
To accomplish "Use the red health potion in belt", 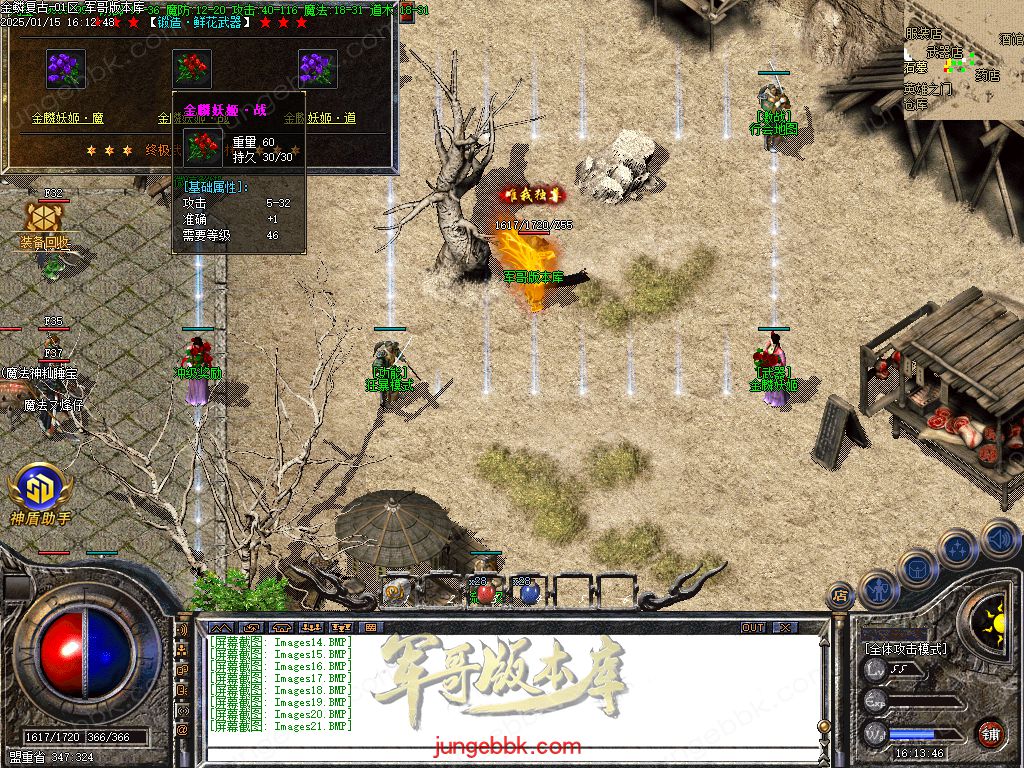I will coord(486,593).
